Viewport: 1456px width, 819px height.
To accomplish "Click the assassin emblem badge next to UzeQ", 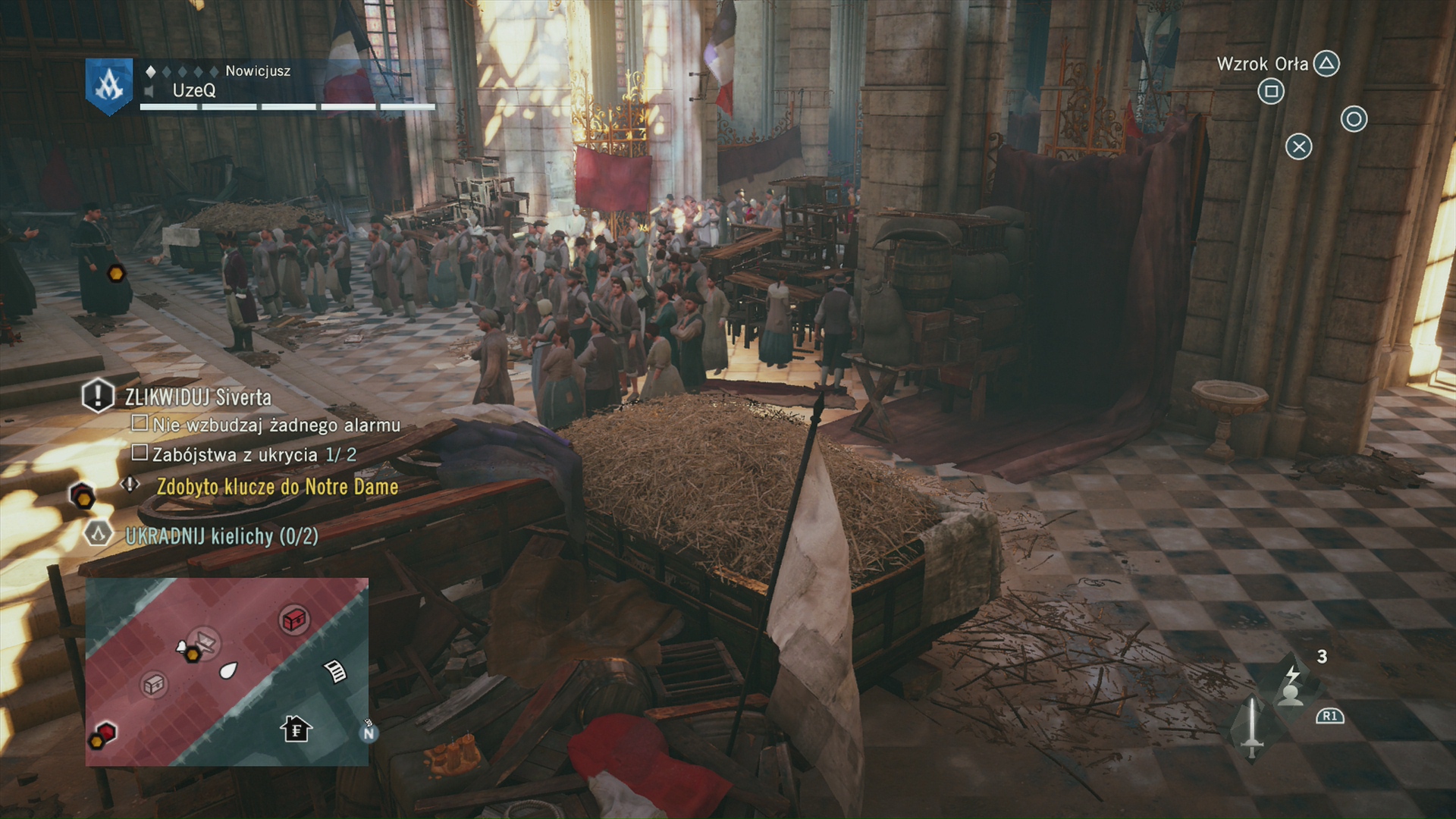I will pyautogui.click(x=109, y=86).
